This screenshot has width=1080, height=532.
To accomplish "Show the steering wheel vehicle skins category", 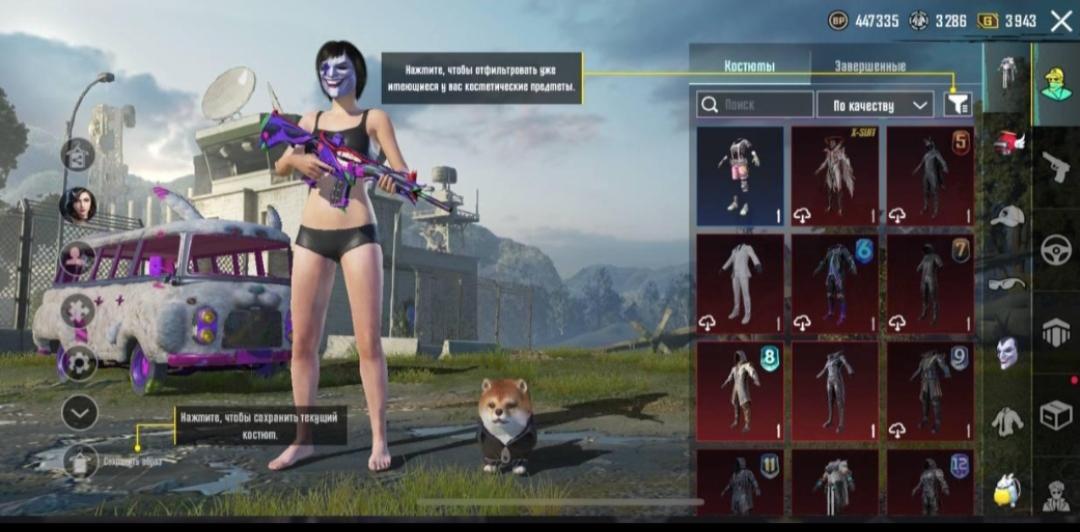I will tap(1056, 250).
